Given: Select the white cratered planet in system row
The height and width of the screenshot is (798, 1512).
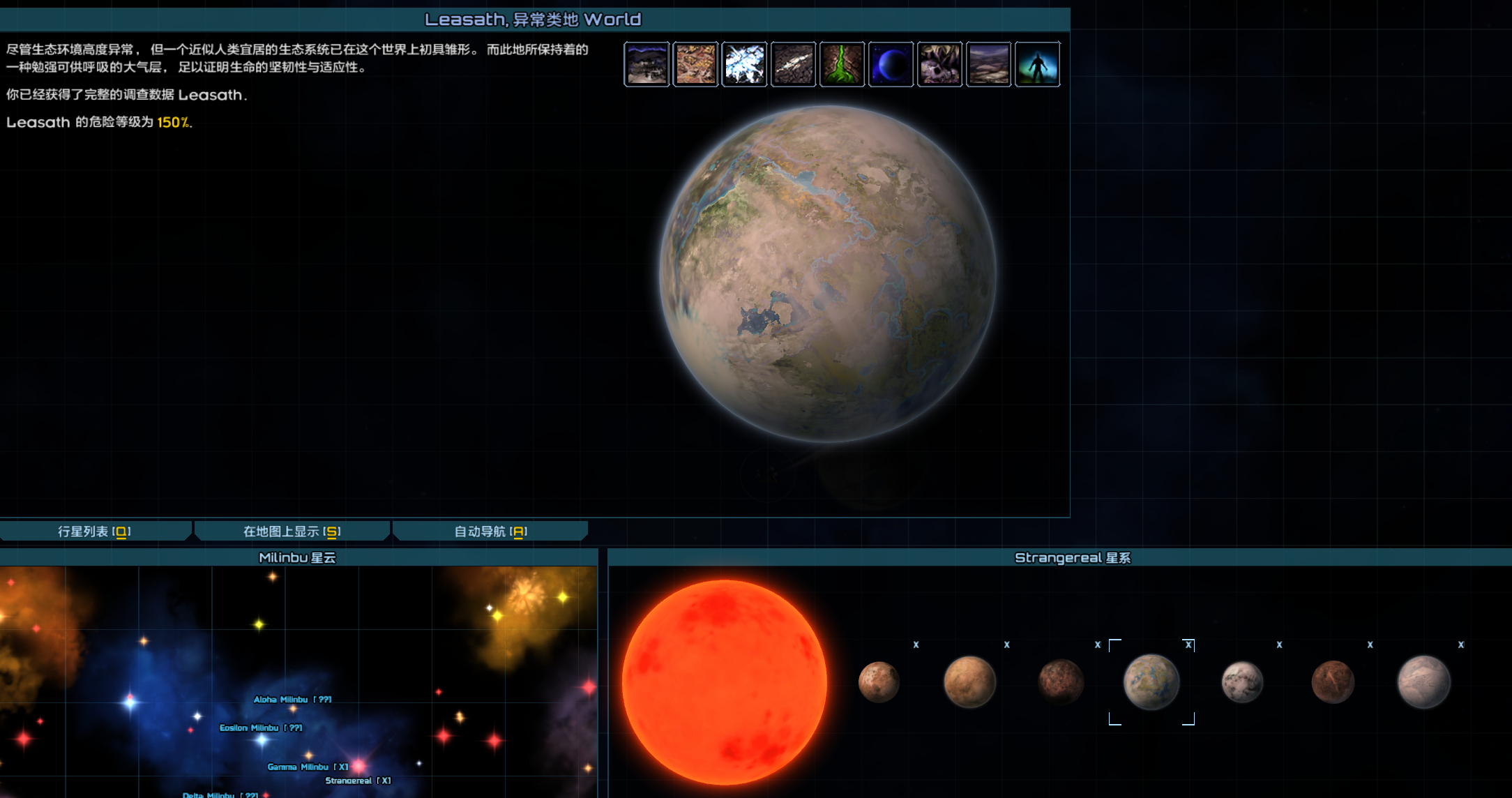Looking at the screenshot, I should (1242, 682).
